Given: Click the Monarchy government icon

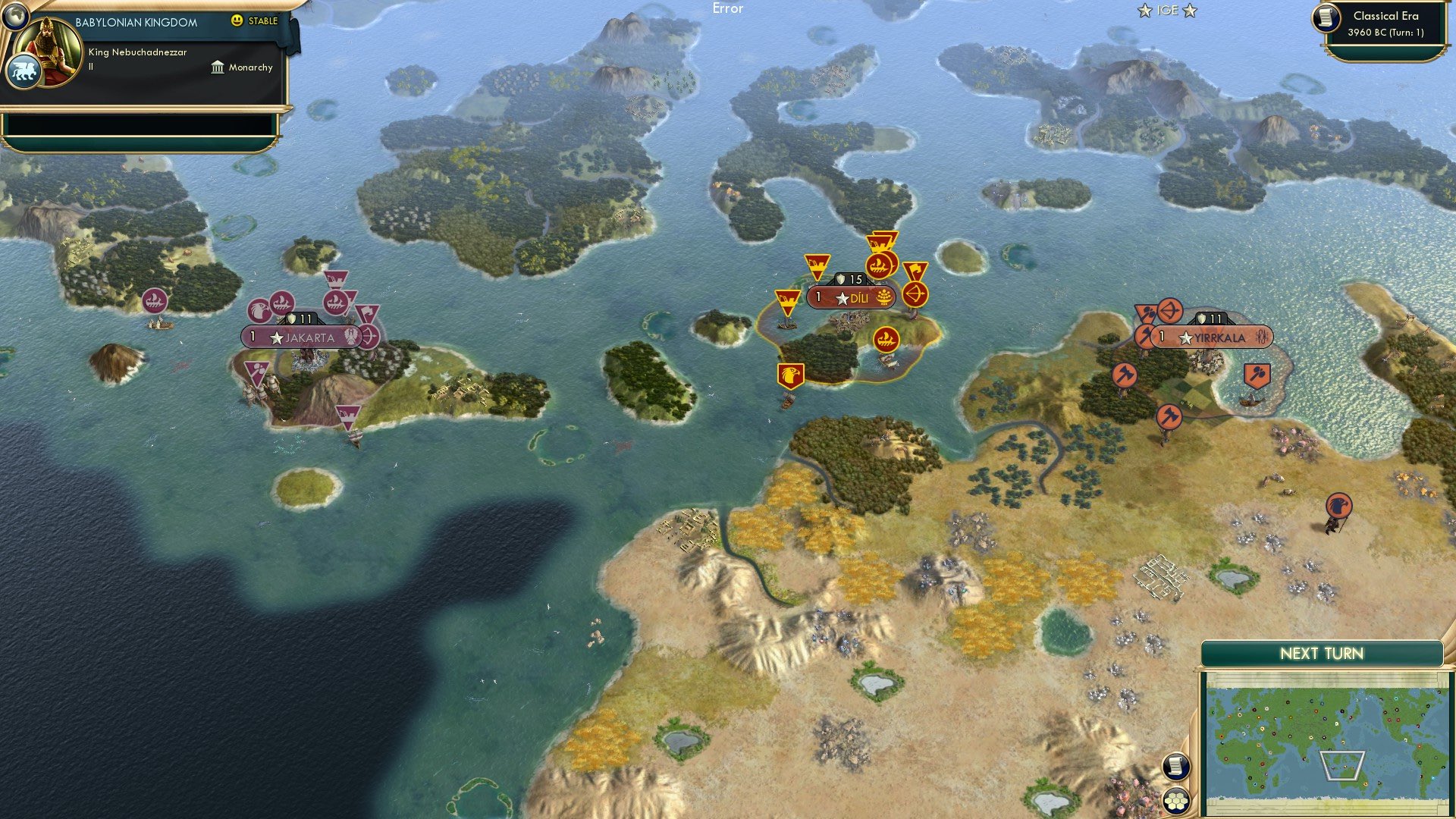Looking at the screenshot, I should click(216, 67).
